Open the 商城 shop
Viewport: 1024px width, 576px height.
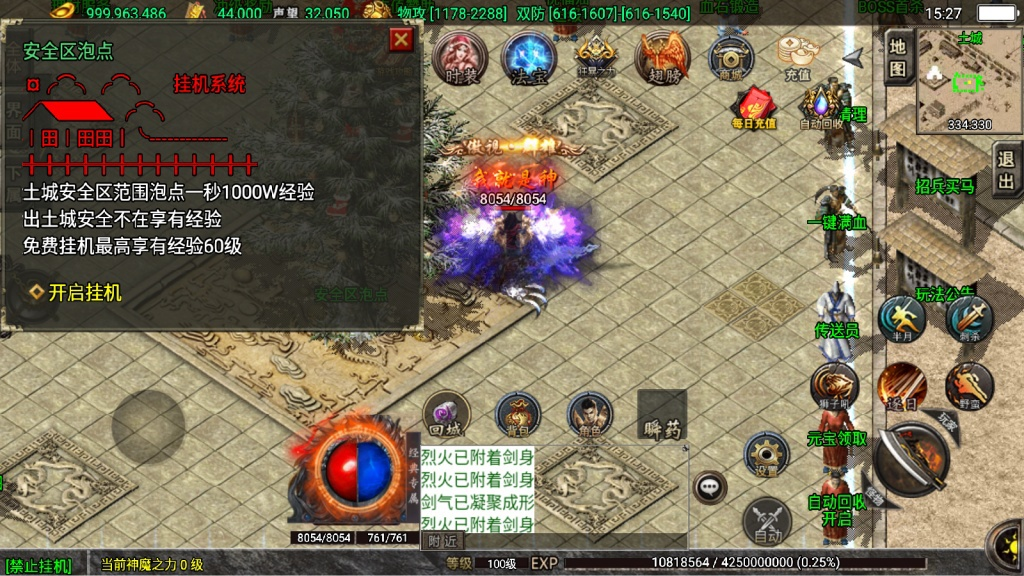tap(731, 57)
